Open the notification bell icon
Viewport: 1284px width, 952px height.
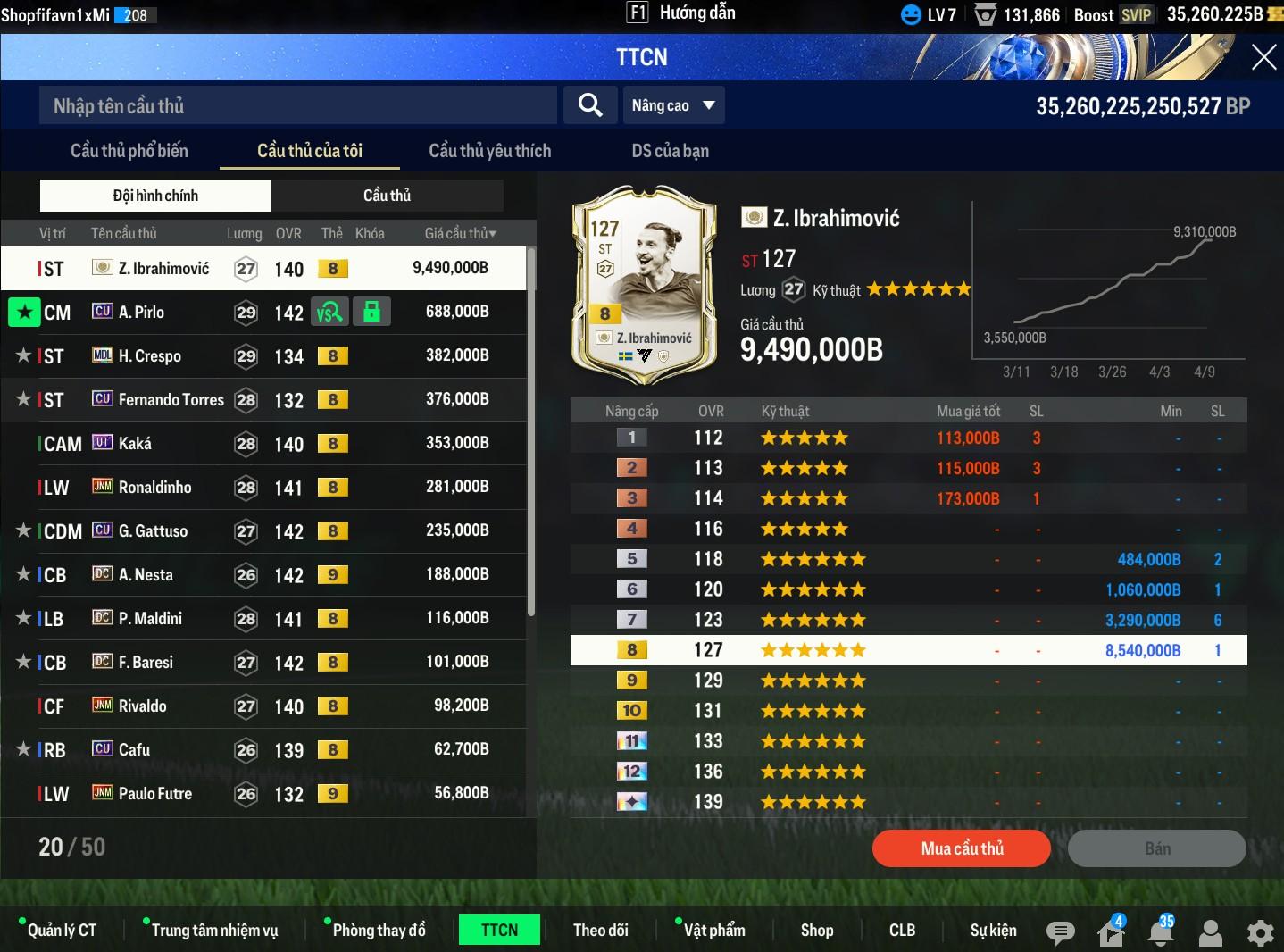tap(1161, 933)
